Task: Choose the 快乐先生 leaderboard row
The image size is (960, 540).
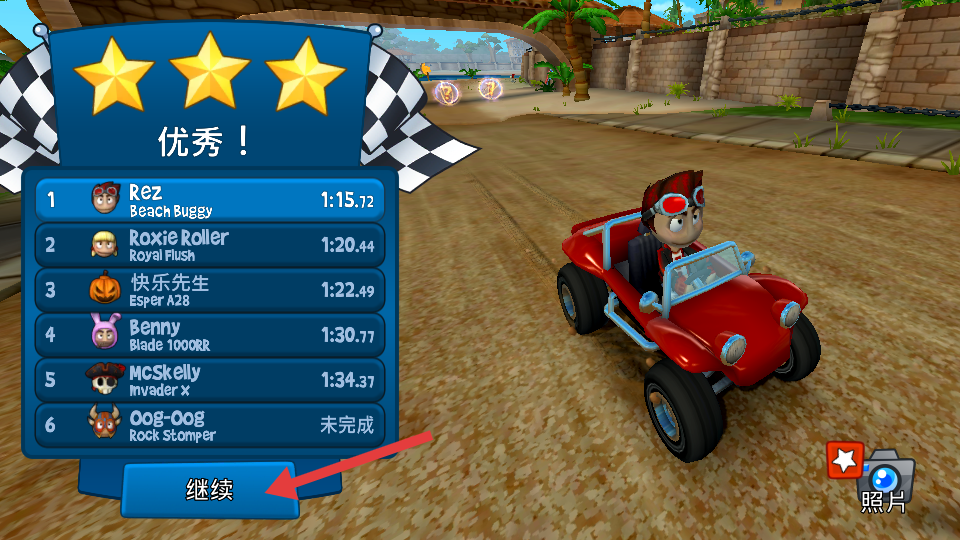Action: point(210,289)
